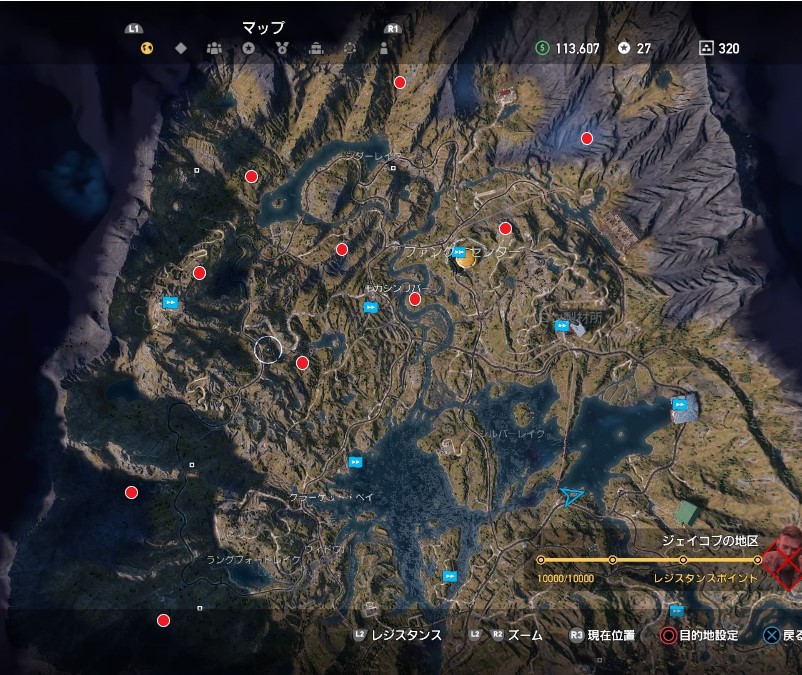Open the circular arrows icon tab

[350, 48]
